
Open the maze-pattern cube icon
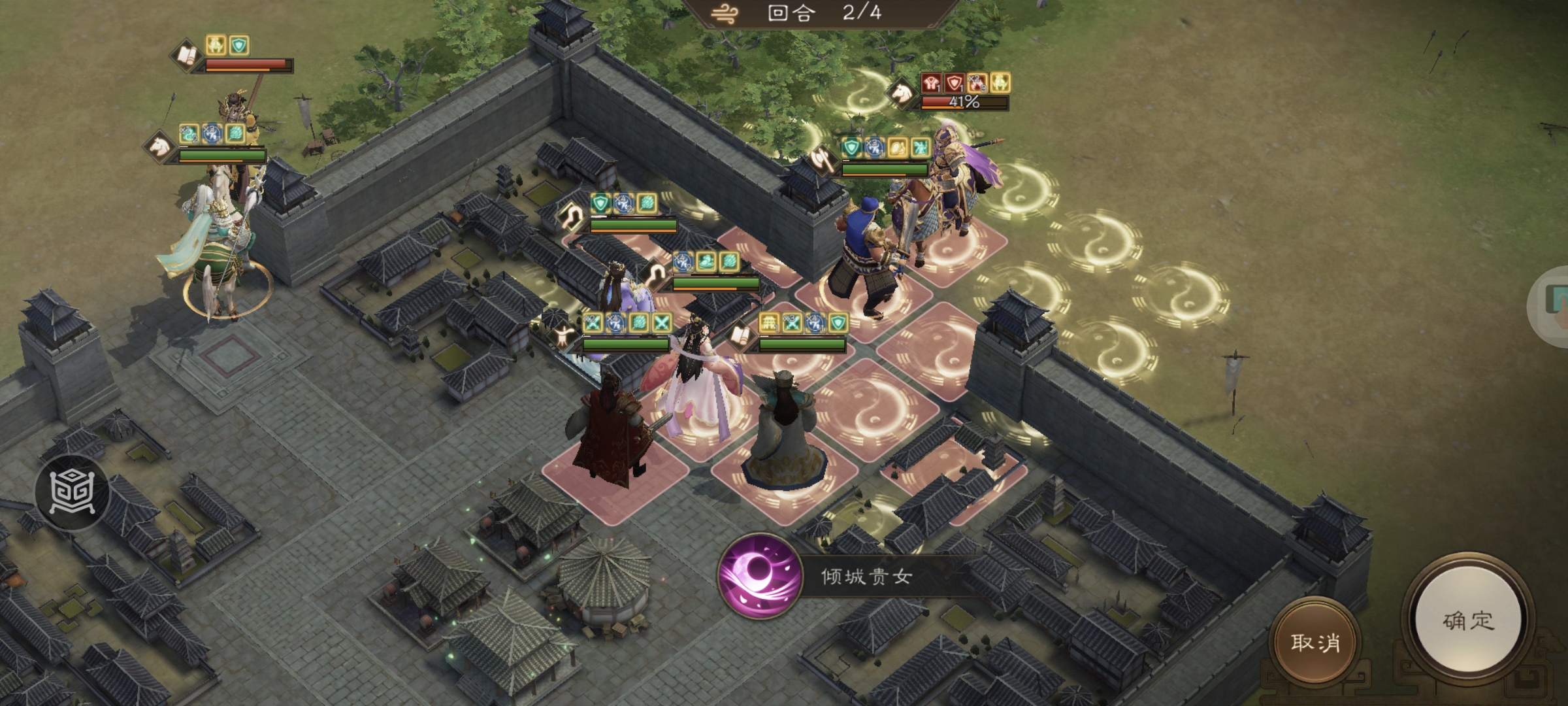[x=73, y=492]
